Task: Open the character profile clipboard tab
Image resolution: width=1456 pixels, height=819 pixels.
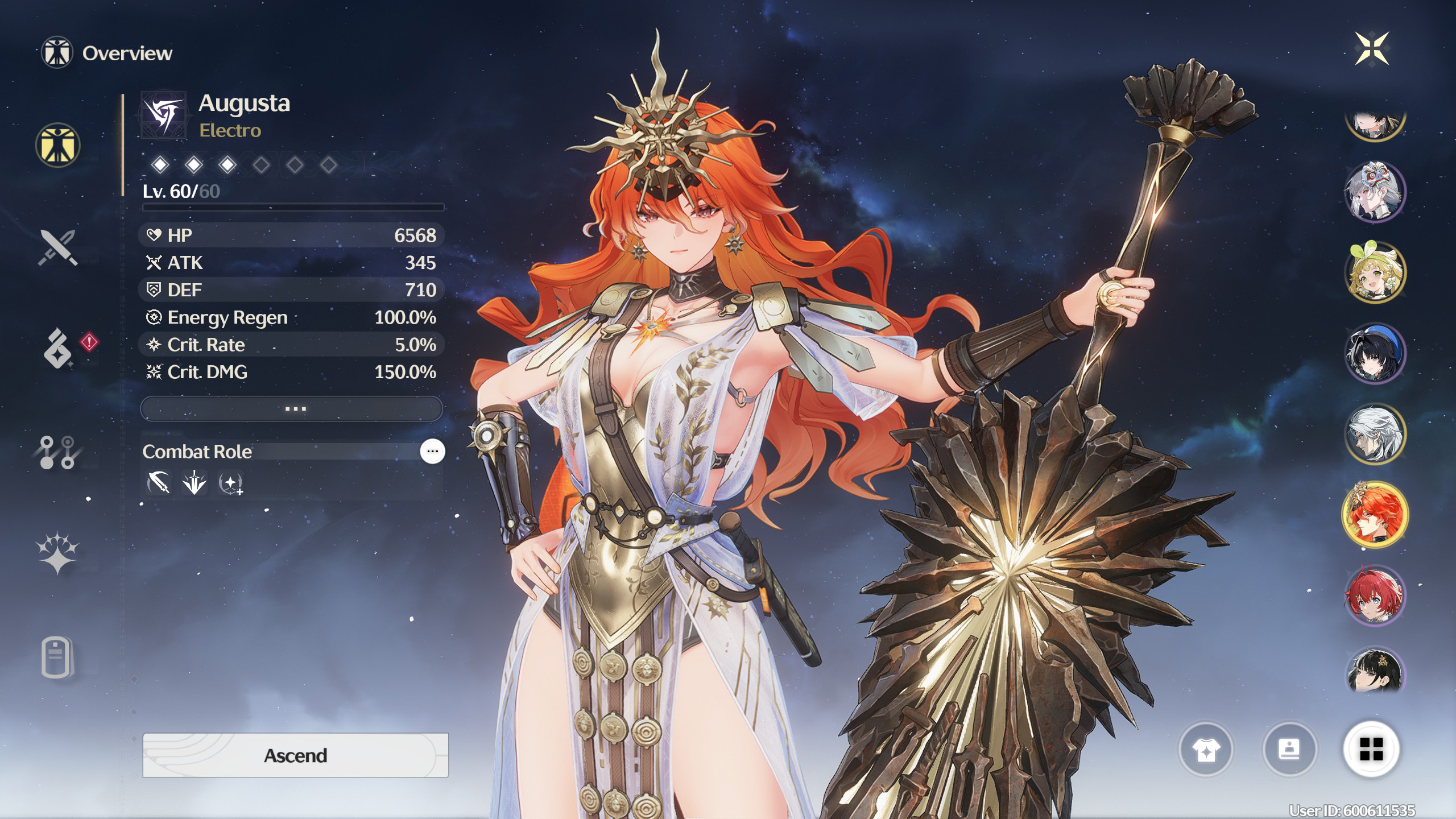Action: click(57, 657)
